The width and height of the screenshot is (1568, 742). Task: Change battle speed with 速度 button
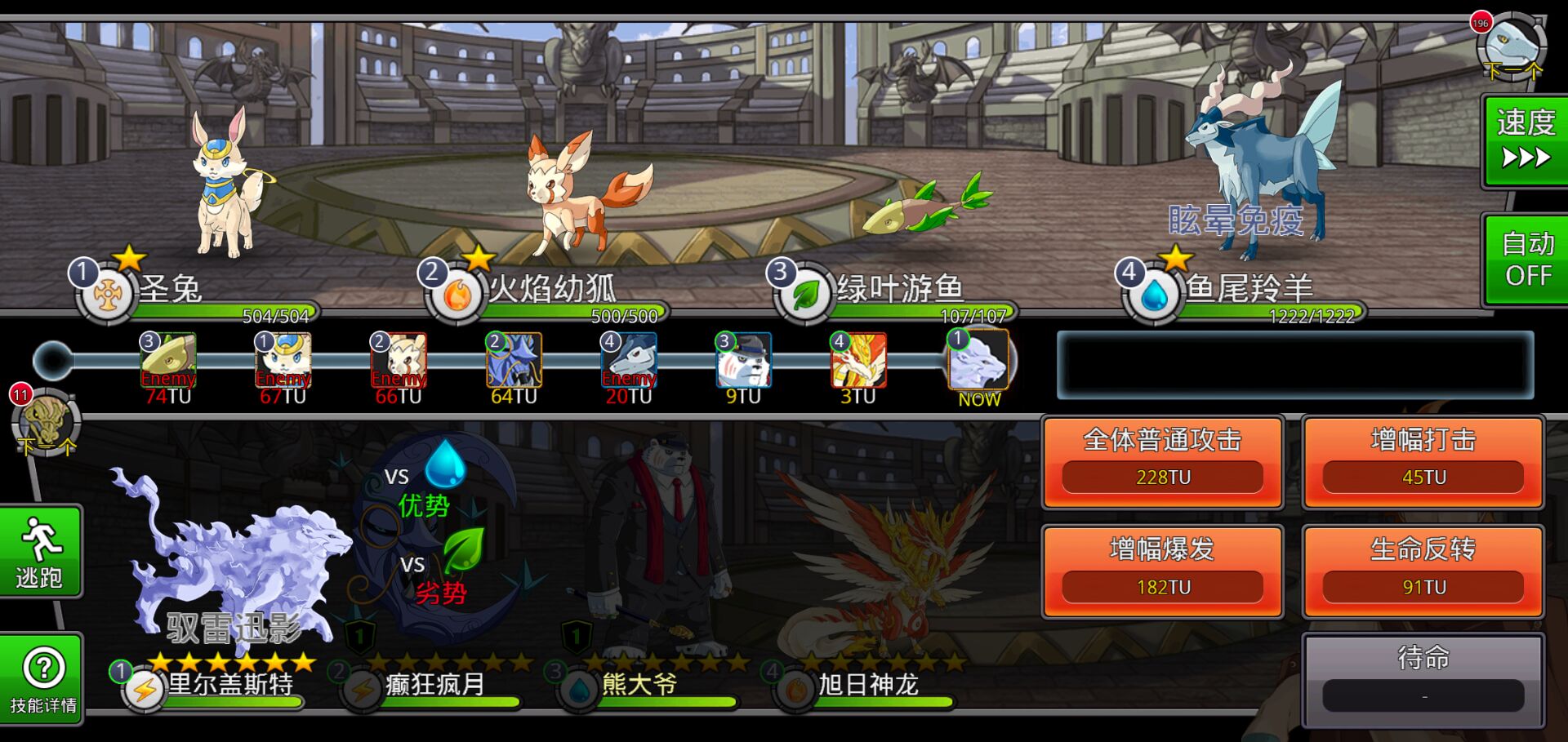point(1525,140)
